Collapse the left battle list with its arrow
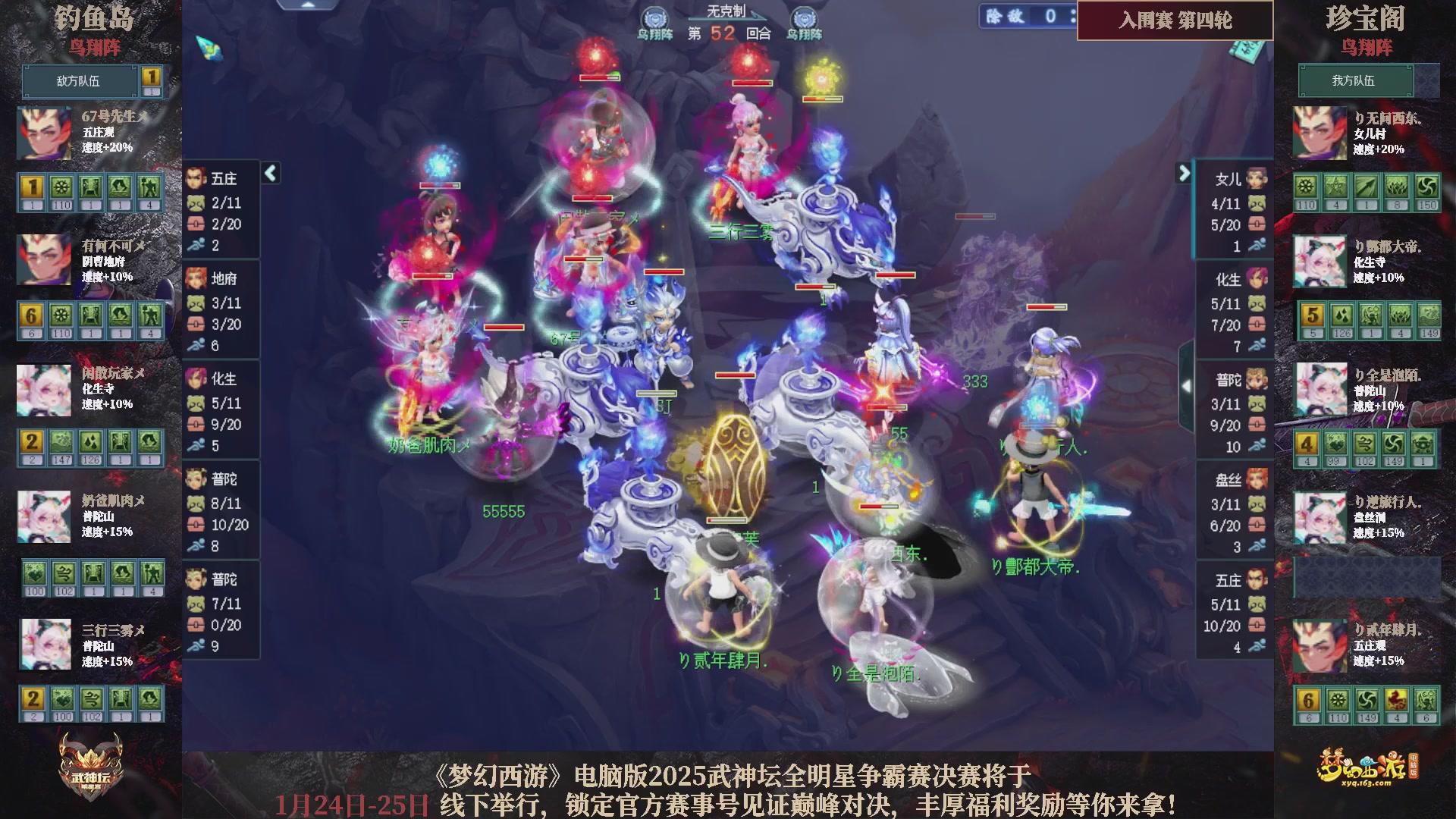 [x=270, y=173]
